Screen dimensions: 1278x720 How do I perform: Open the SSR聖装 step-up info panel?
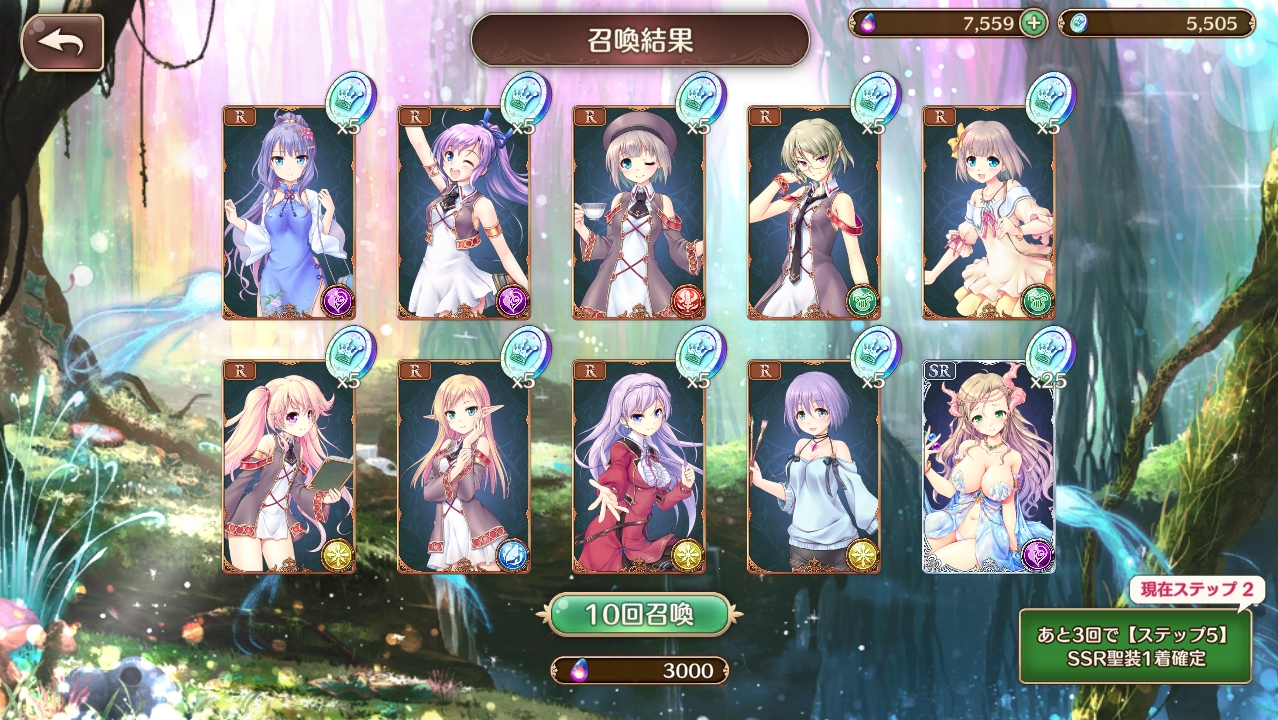point(1134,646)
